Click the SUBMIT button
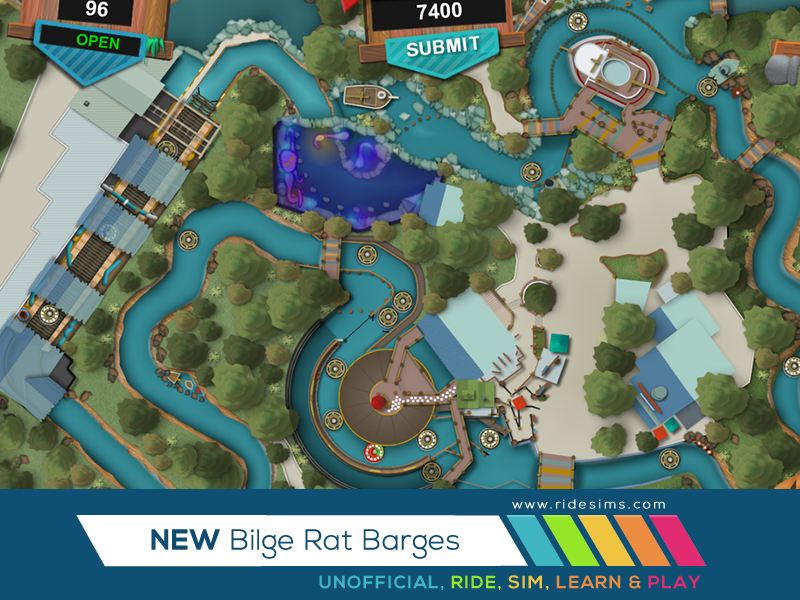Viewport: 800px width, 600px height. [x=443, y=46]
